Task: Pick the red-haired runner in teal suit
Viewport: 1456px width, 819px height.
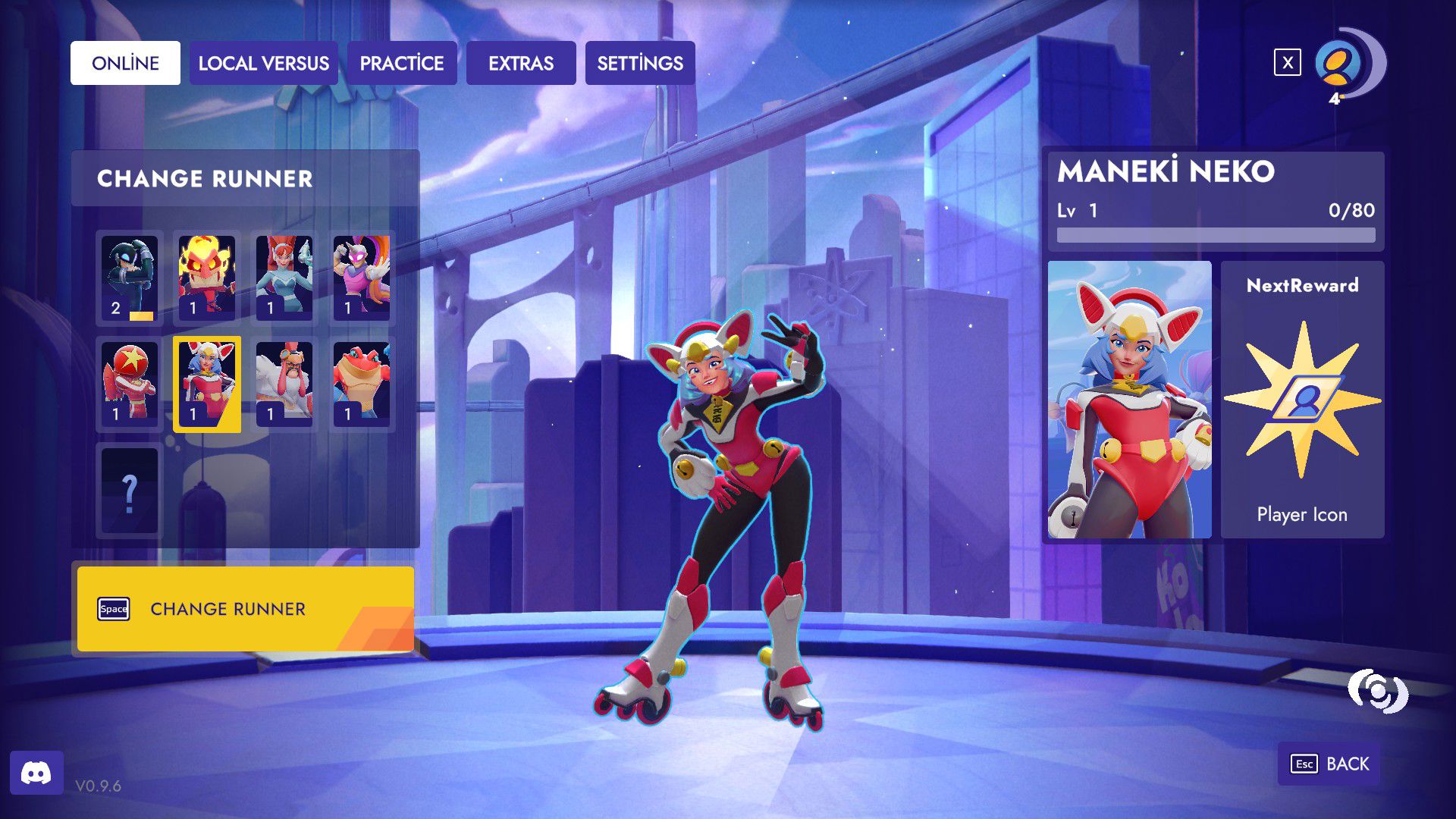Action: click(x=284, y=278)
